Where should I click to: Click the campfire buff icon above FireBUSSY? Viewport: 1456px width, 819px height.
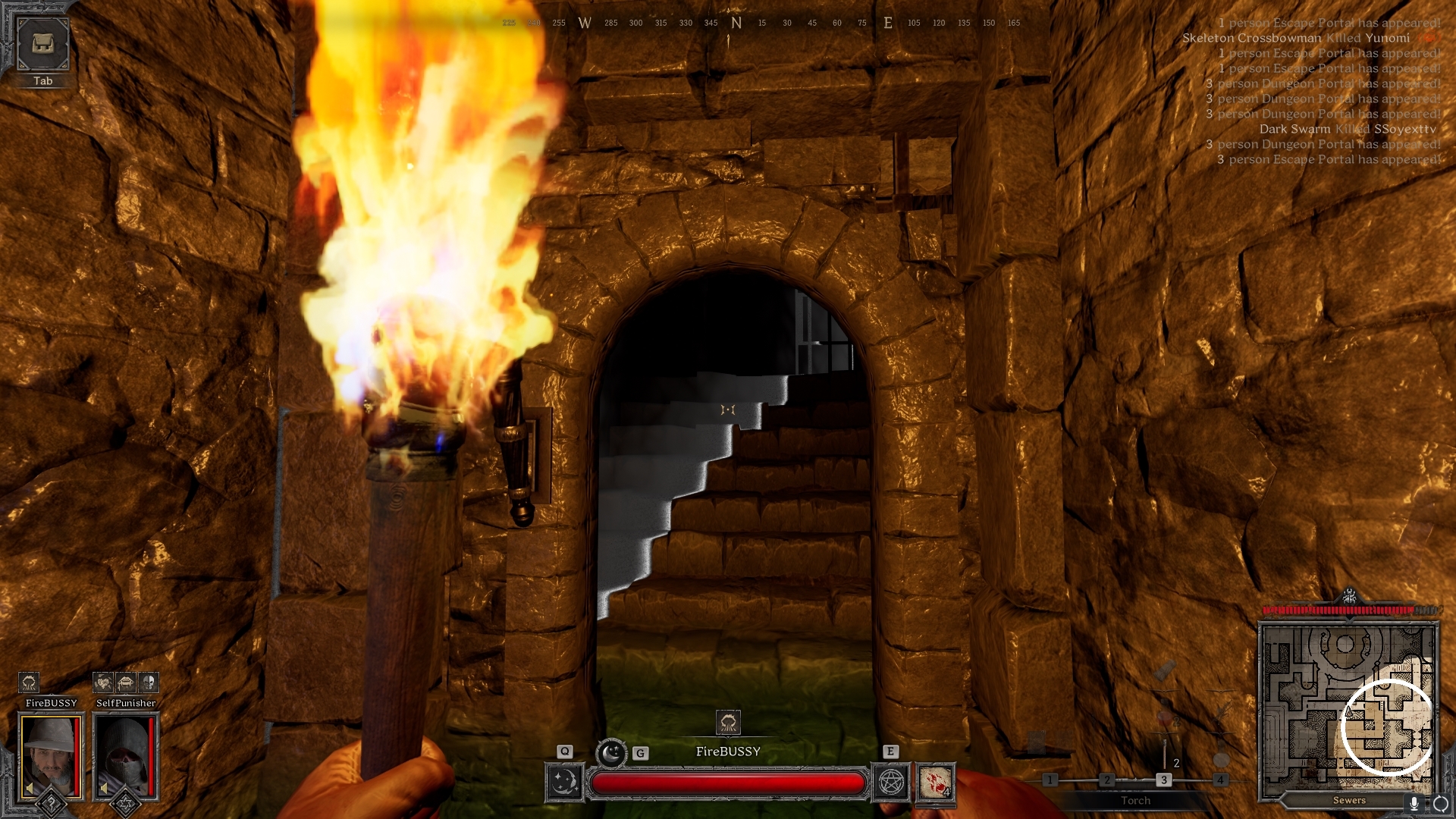coord(30,682)
